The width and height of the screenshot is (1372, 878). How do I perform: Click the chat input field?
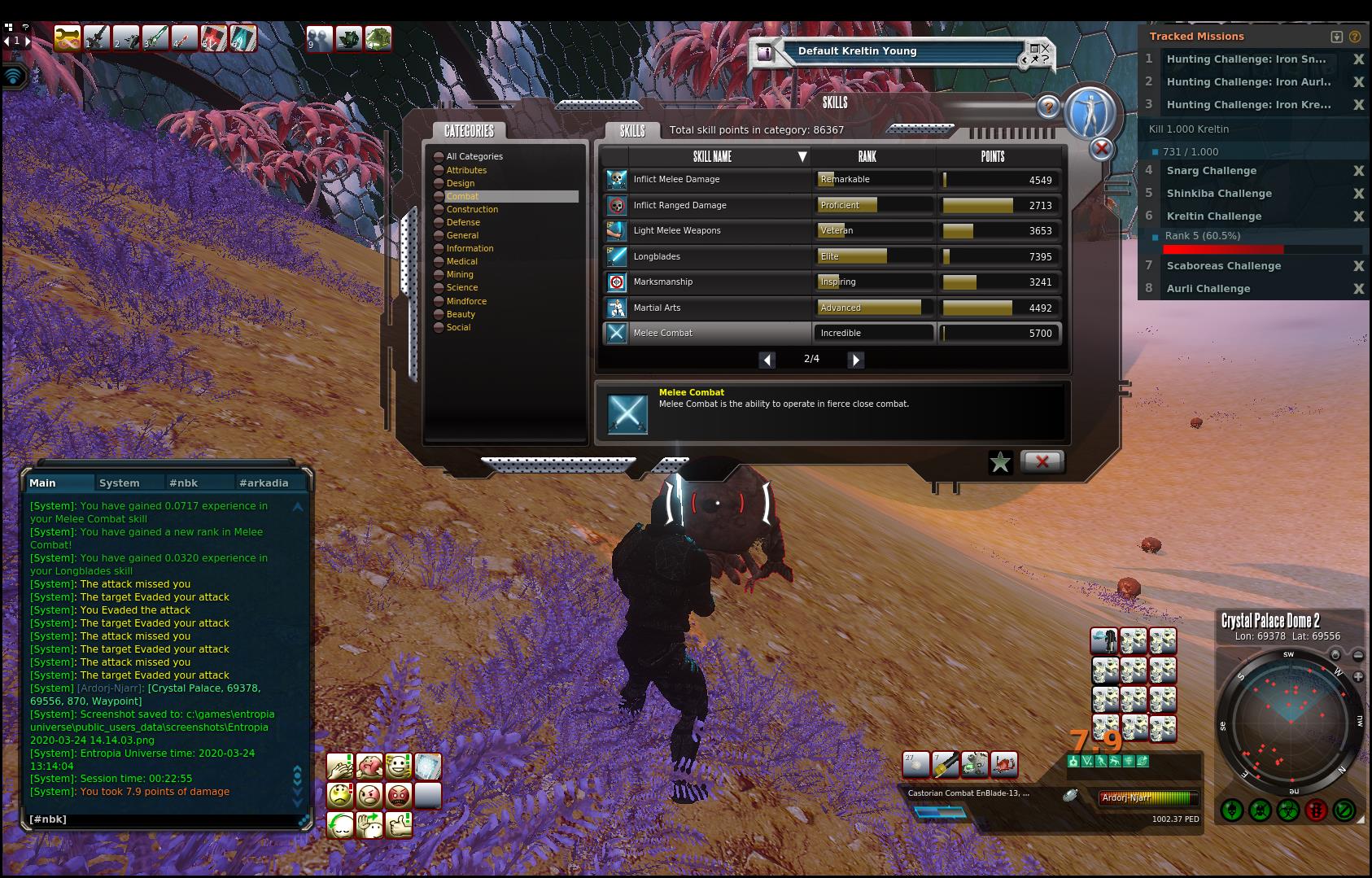pos(163,819)
